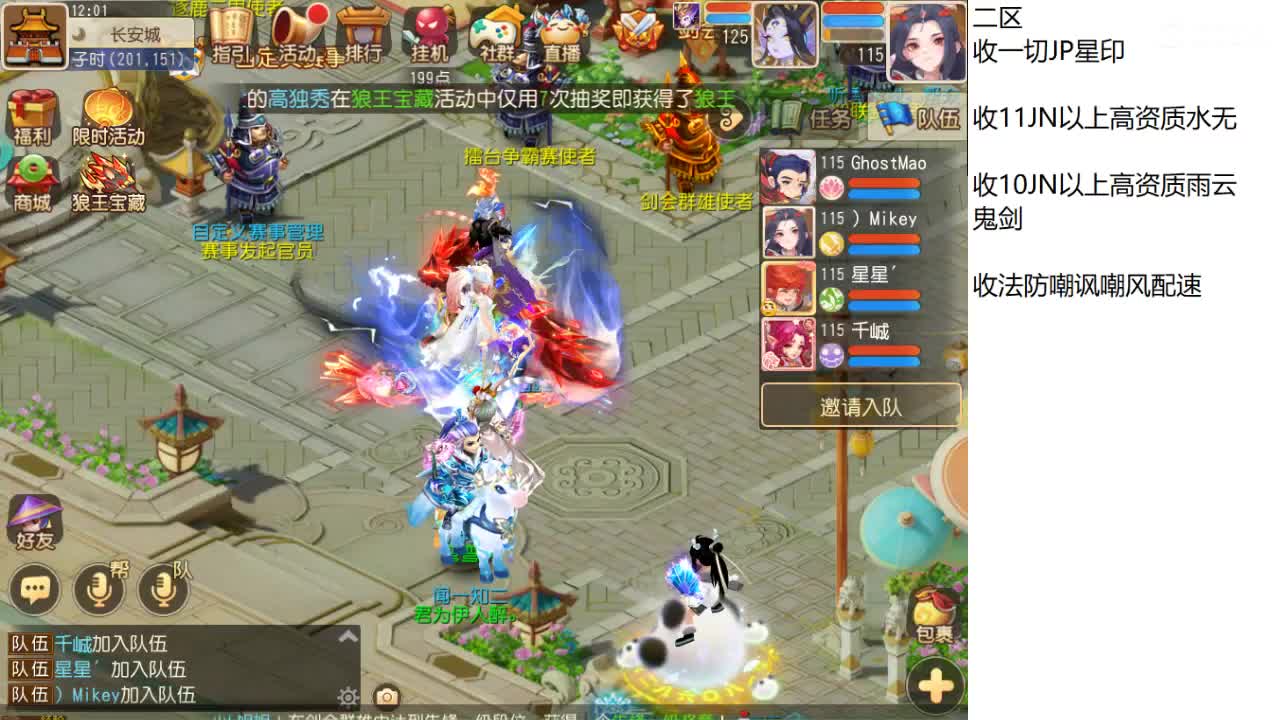Click Mikey's avatar portrait in the team list
This screenshot has height=720, width=1280.
[788, 232]
